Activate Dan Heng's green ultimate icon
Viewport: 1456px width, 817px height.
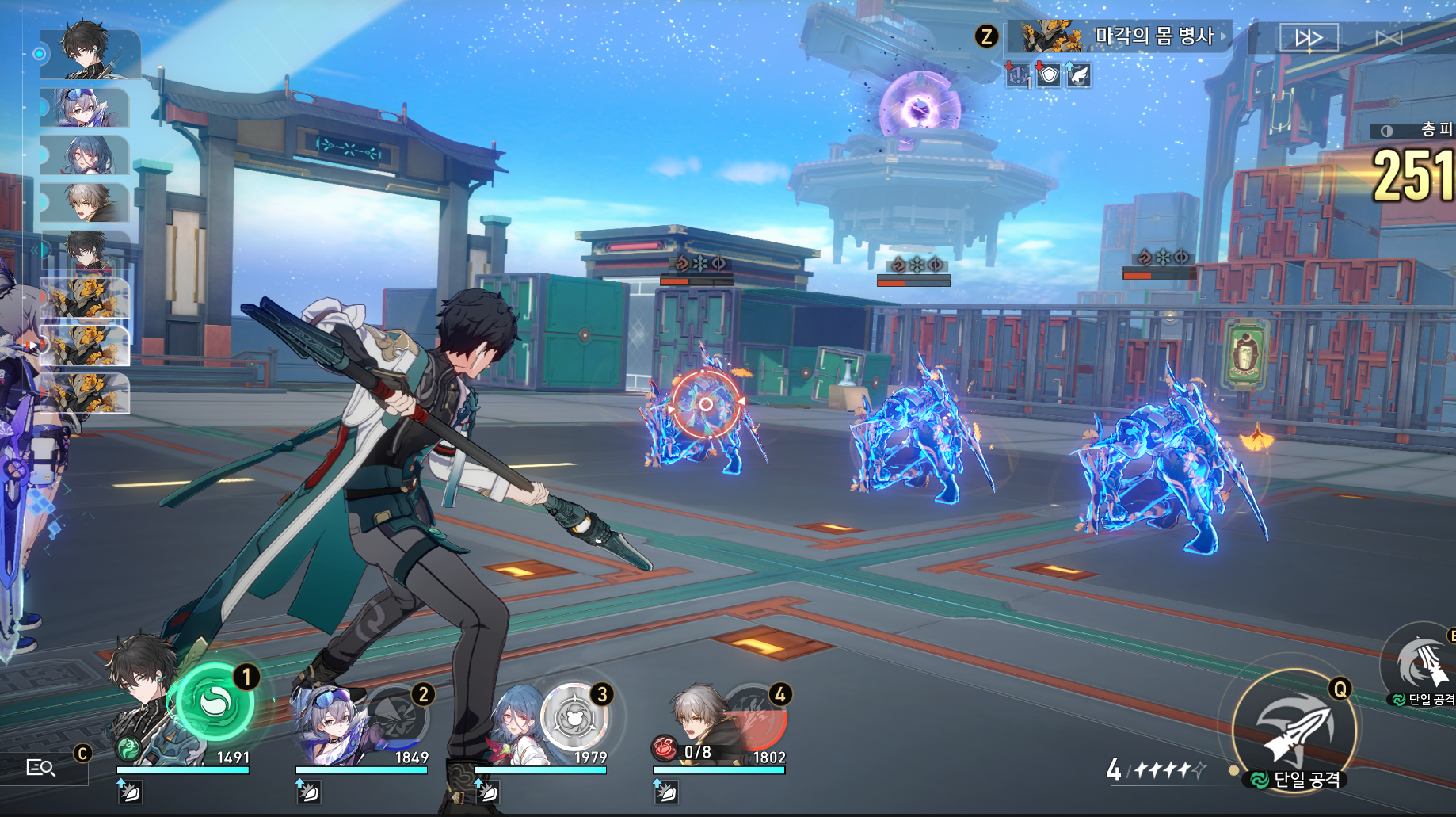(x=213, y=702)
